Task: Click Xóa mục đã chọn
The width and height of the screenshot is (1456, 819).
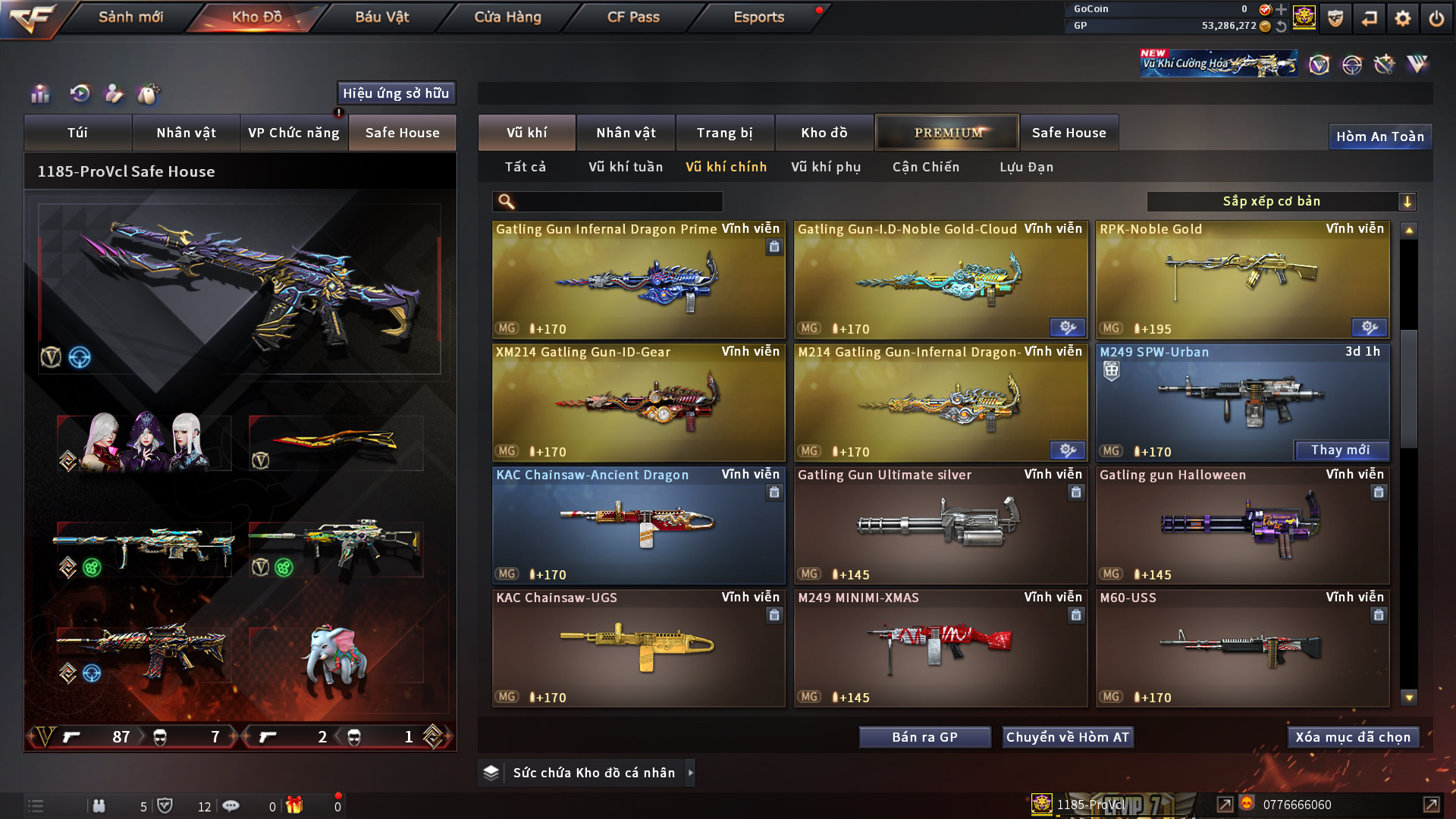Action: tap(1353, 737)
